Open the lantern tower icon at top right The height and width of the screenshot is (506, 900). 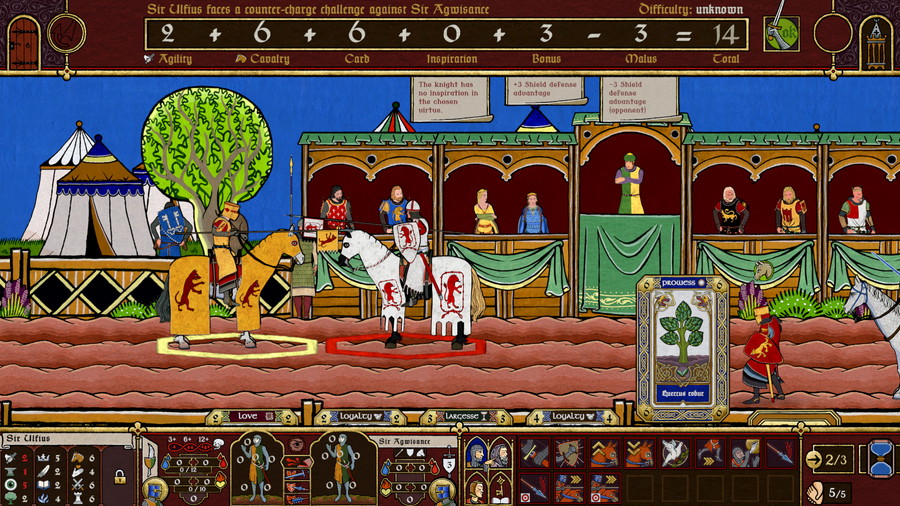pos(875,40)
